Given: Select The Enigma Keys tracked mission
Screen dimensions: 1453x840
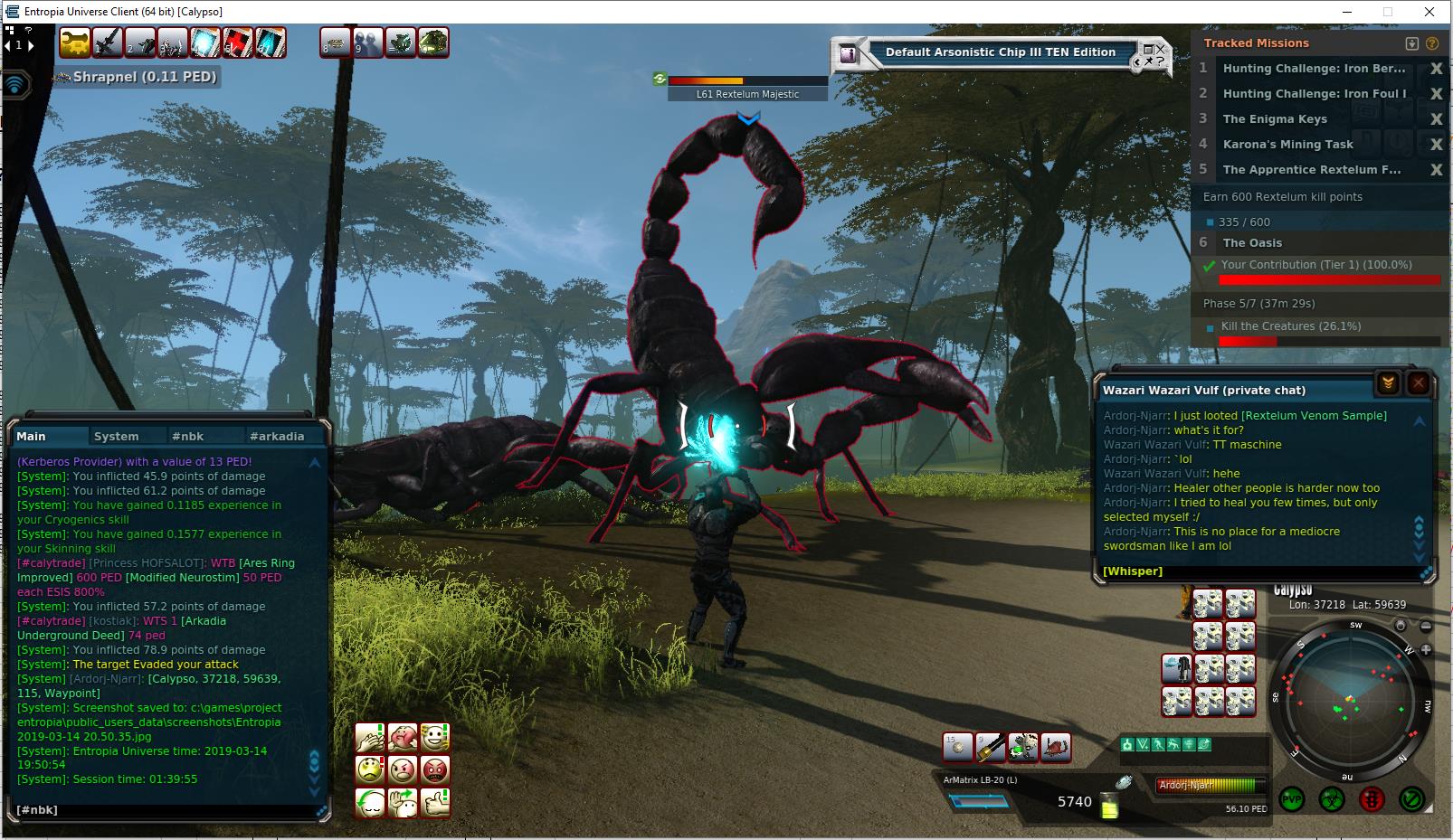Looking at the screenshot, I should click(x=1275, y=119).
